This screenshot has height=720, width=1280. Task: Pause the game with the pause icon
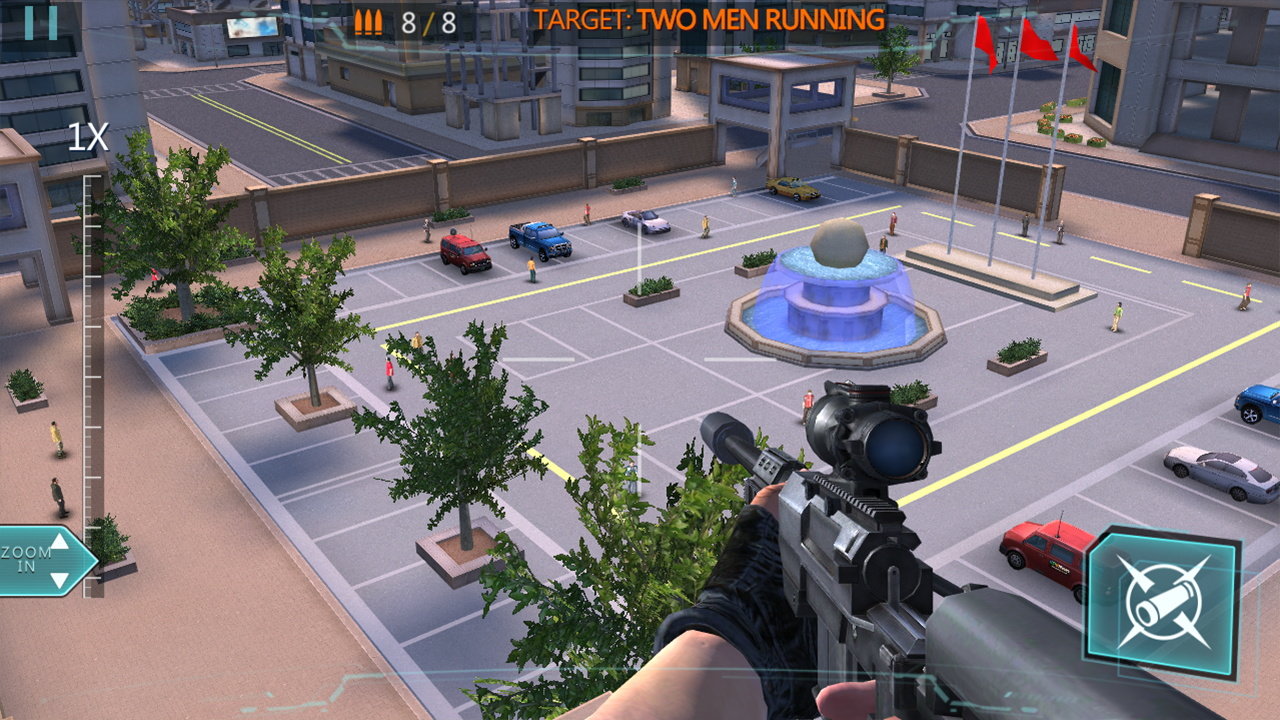click(x=40, y=21)
